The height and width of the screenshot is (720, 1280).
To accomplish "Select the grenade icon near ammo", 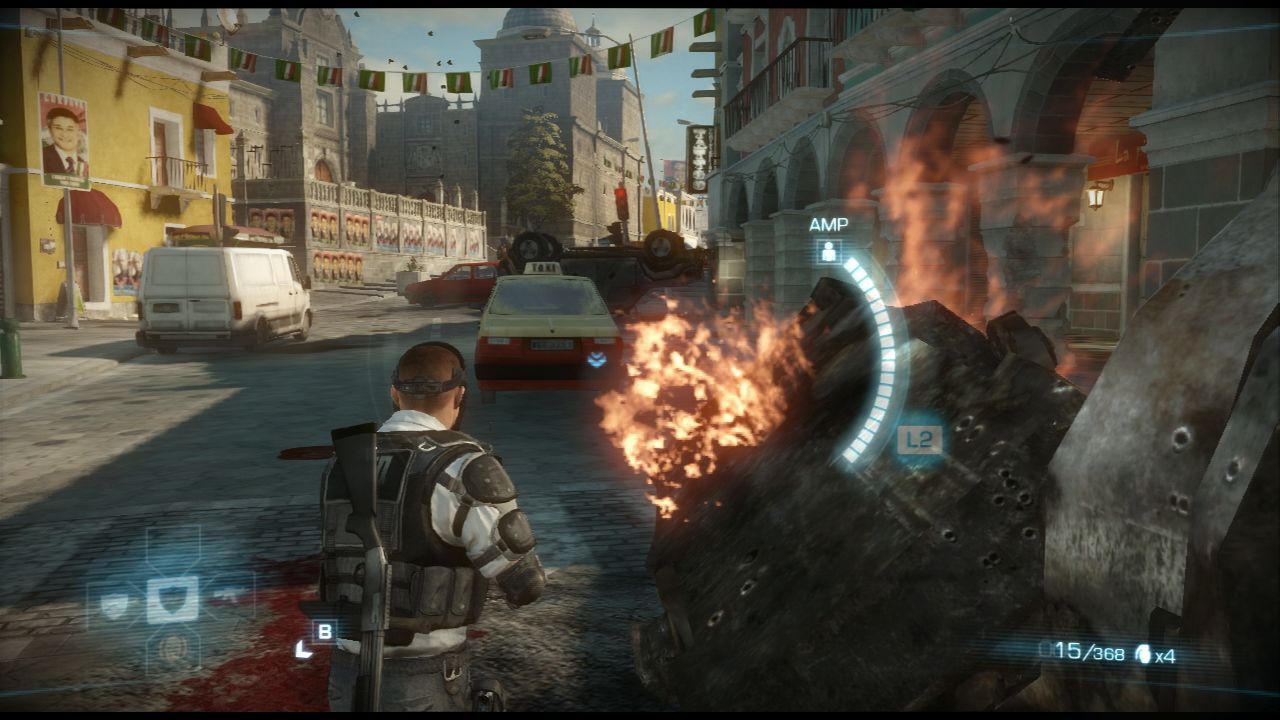I will point(1143,654).
